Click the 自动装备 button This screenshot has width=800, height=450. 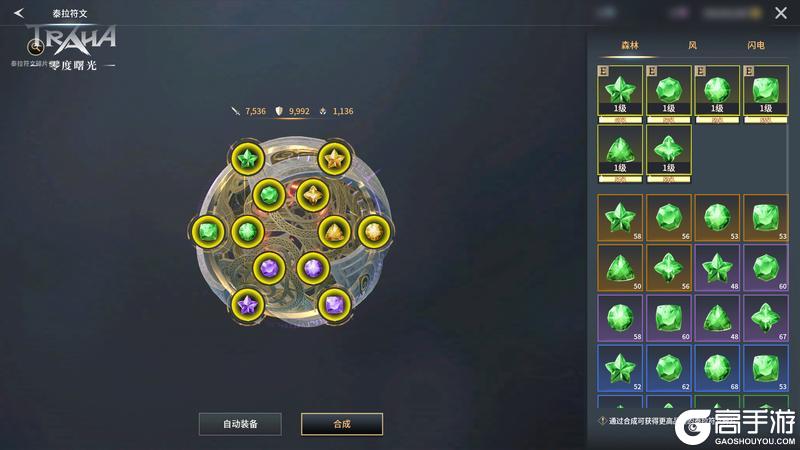click(x=240, y=424)
